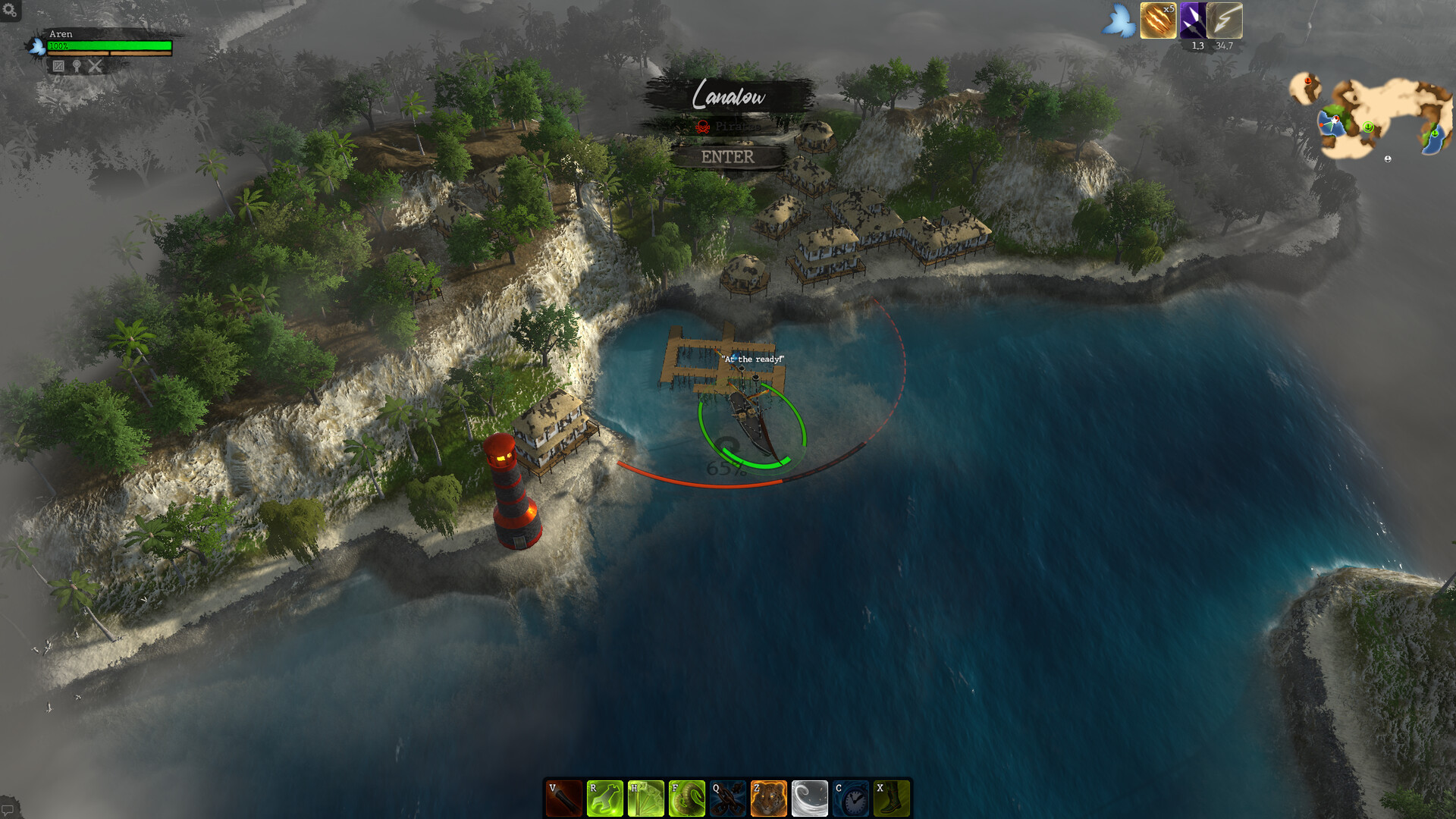Viewport: 1456px width, 819px height.
Task: Enter the port of Lanalow
Action: 727,157
